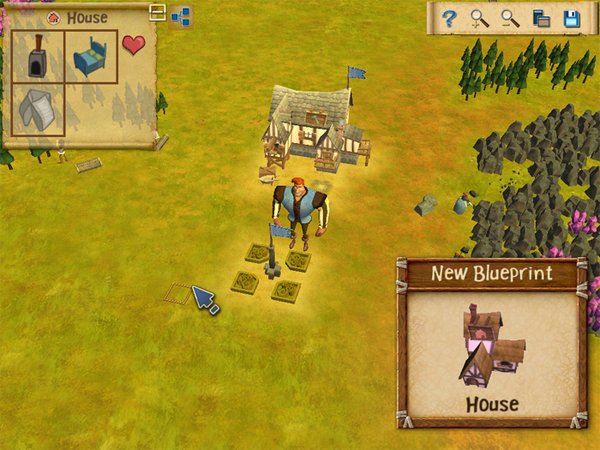Viewport: 600px width, 450px height.
Task: Minimize the House scroll panel
Action: 158,12
